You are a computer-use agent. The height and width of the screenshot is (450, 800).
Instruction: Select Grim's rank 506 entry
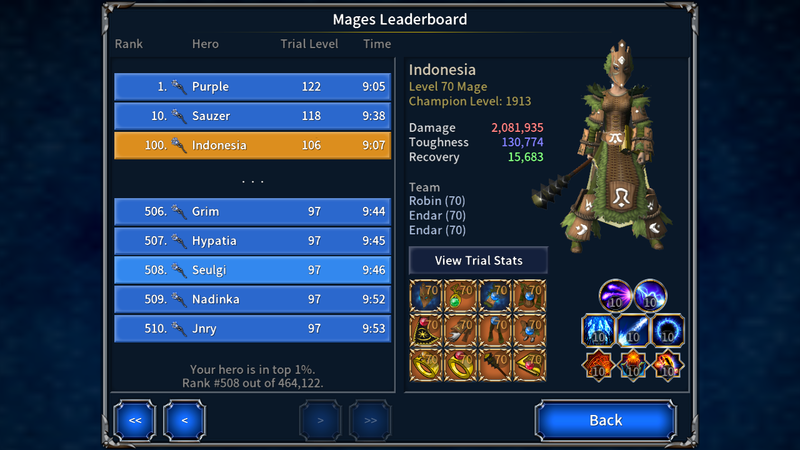click(252, 212)
